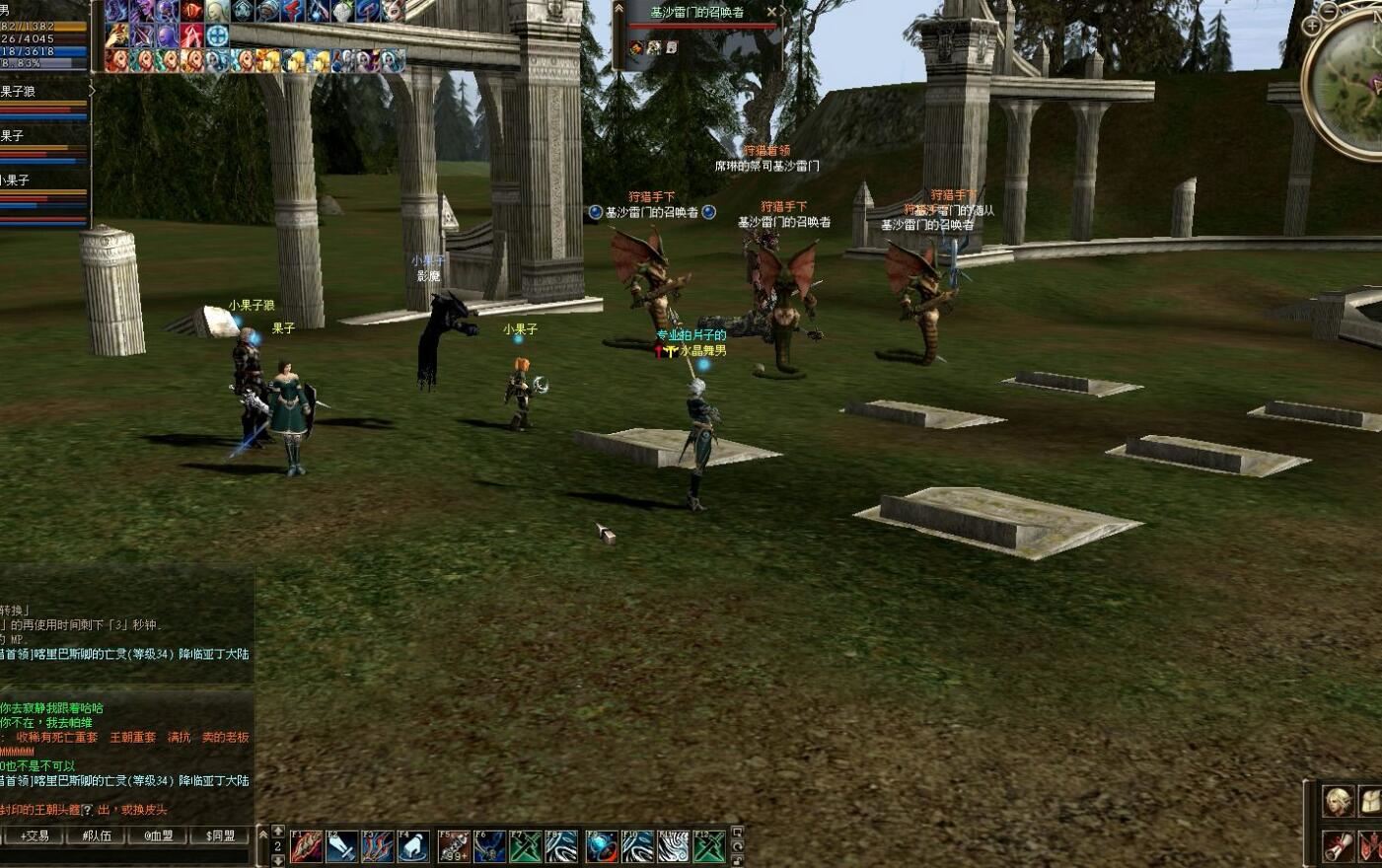Trigger the F9 blue orb skill

(602, 846)
